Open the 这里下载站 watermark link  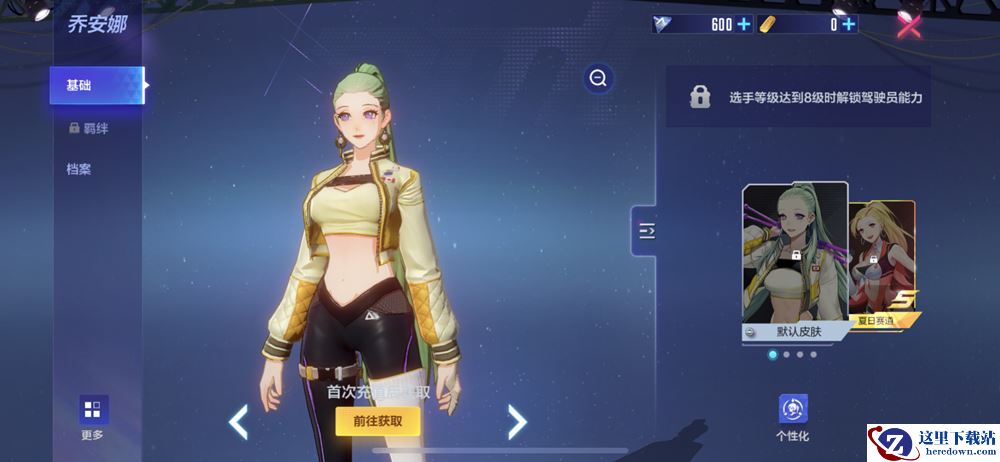point(932,442)
